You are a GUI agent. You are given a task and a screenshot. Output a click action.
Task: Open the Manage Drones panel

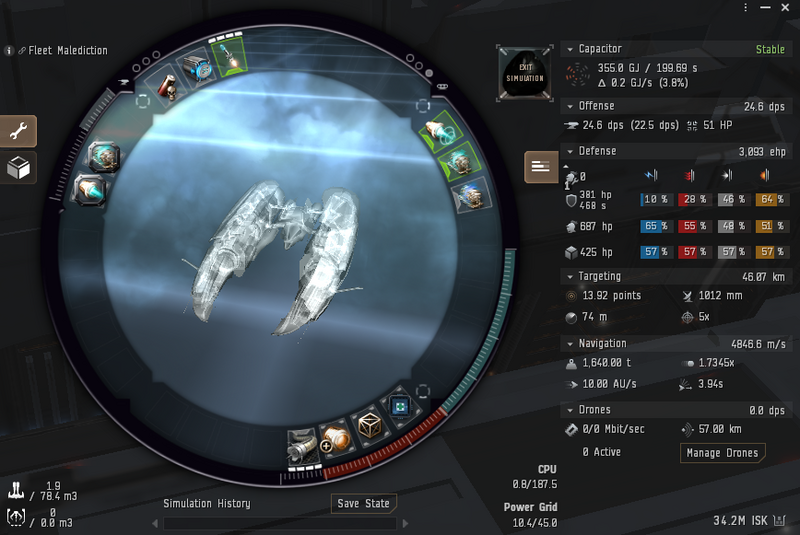point(722,453)
